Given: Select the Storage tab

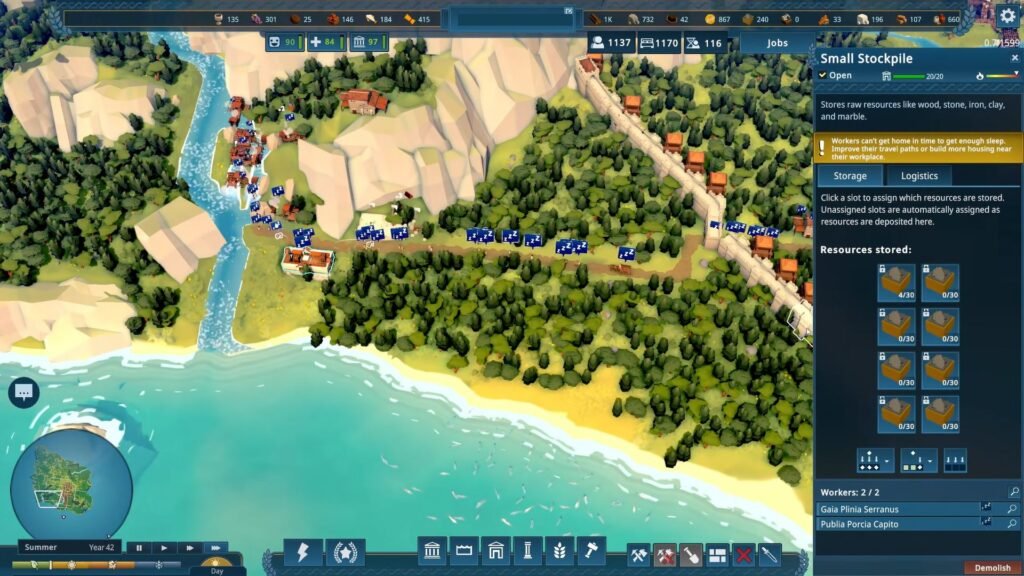Looking at the screenshot, I should pos(850,176).
